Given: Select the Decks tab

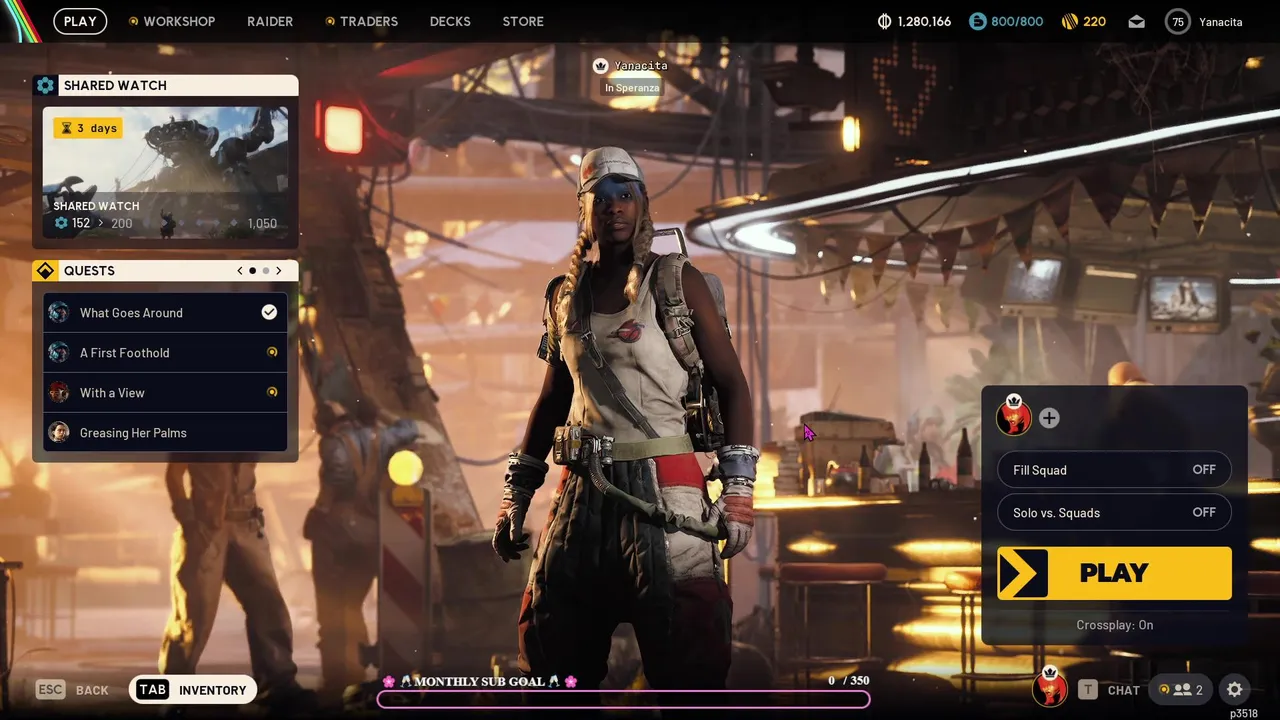Looking at the screenshot, I should coord(450,21).
